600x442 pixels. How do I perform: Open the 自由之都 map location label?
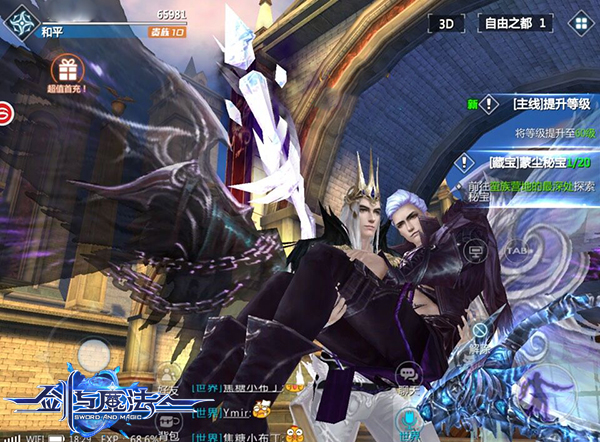click(x=516, y=22)
